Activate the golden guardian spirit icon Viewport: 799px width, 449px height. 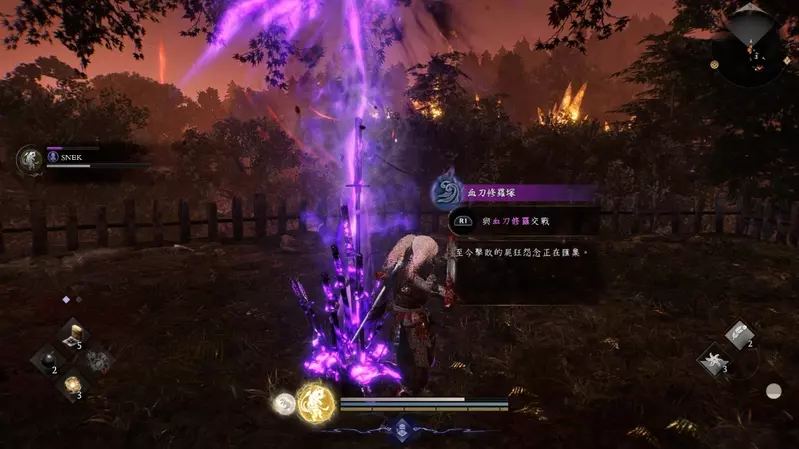click(x=315, y=402)
